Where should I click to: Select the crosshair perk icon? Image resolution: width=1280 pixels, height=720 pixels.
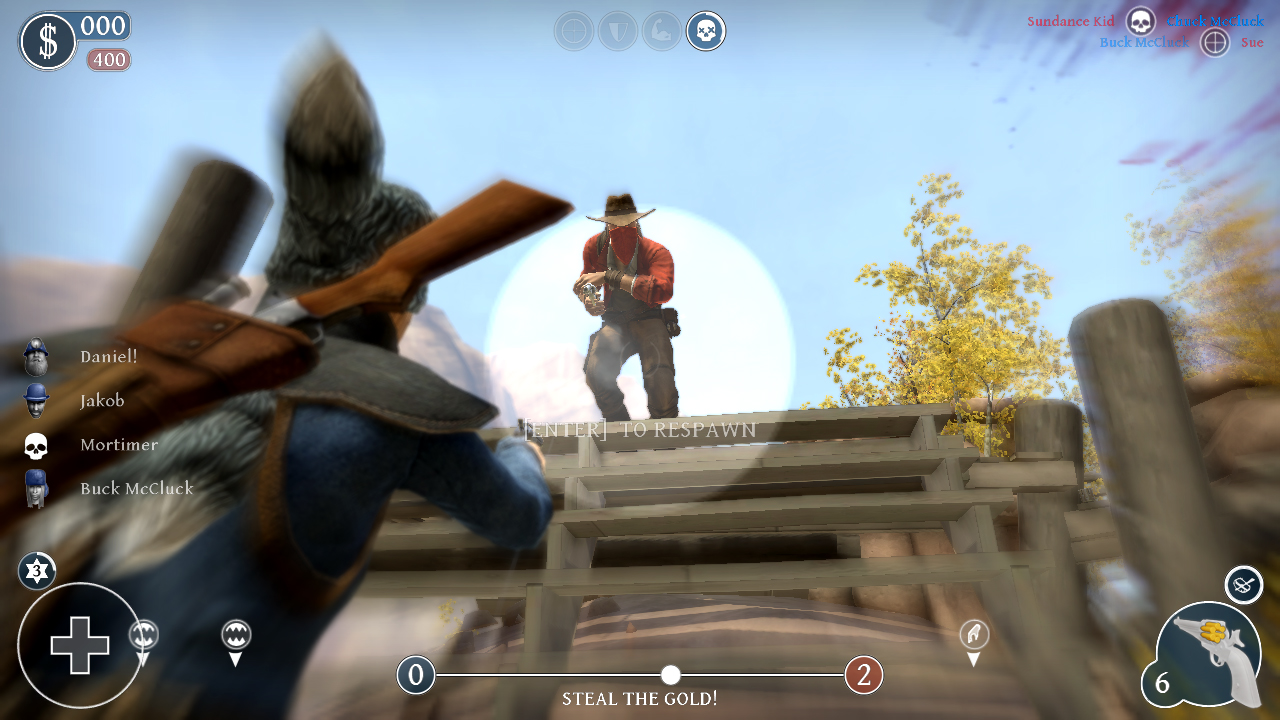coord(574,31)
